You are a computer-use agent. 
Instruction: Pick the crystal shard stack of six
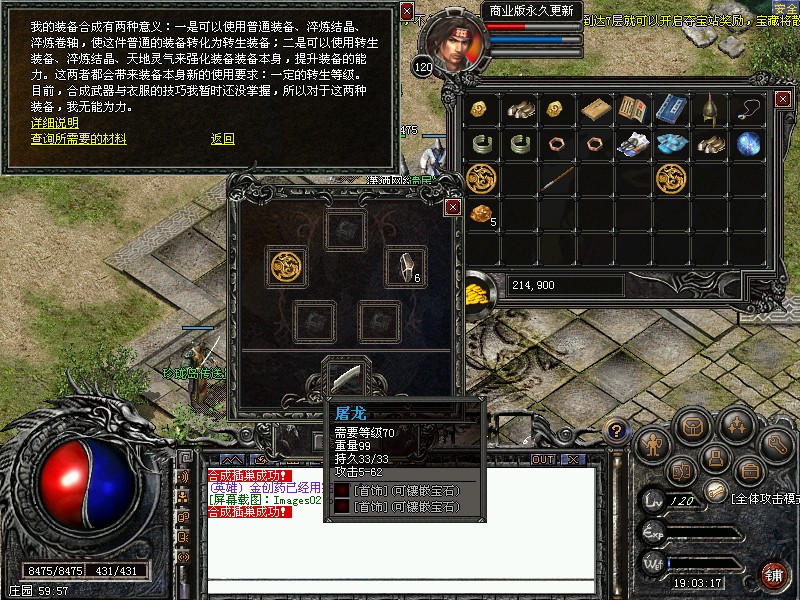406,266
